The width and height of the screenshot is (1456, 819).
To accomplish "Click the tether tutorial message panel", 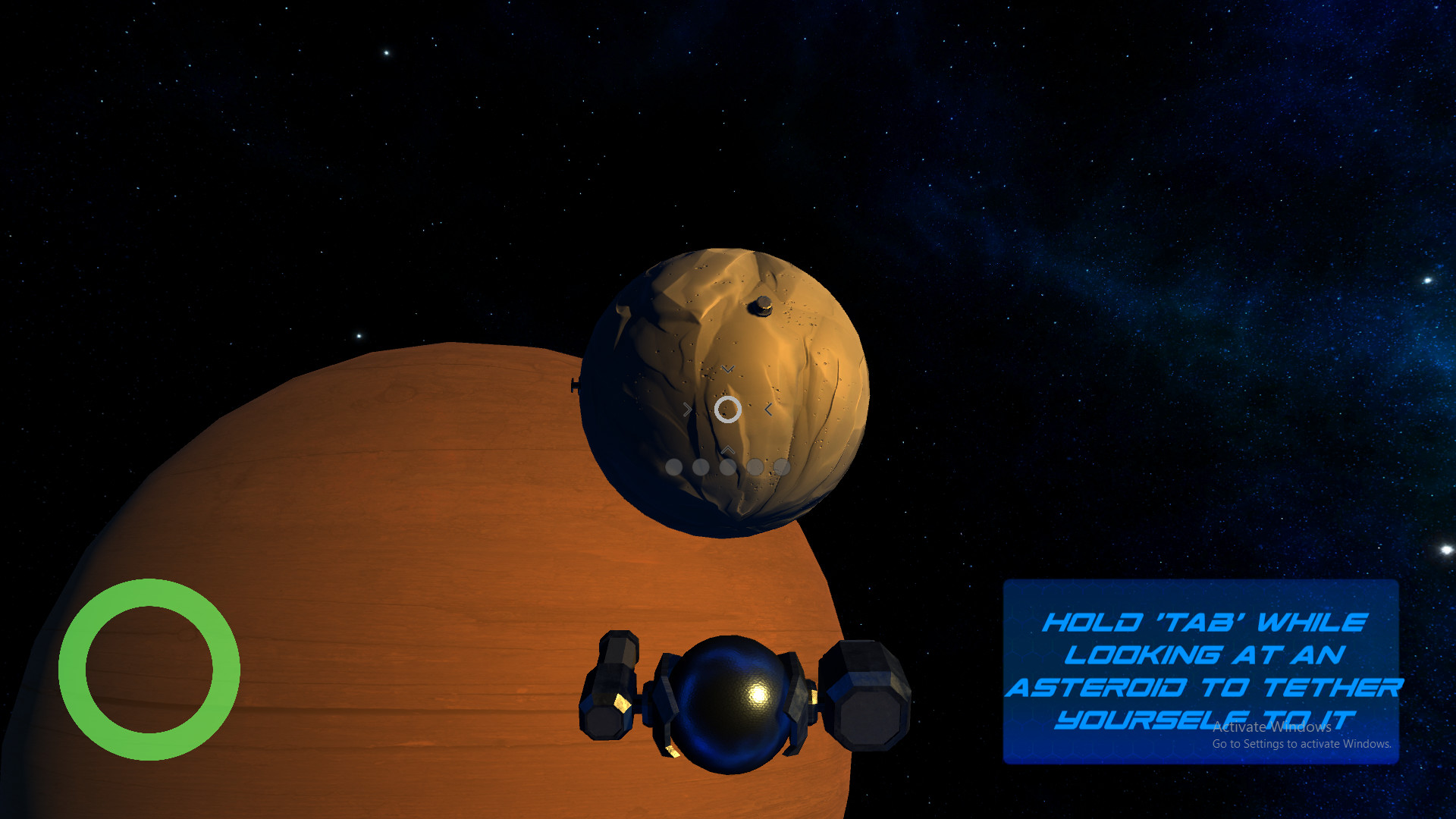I will point(1200,670).
